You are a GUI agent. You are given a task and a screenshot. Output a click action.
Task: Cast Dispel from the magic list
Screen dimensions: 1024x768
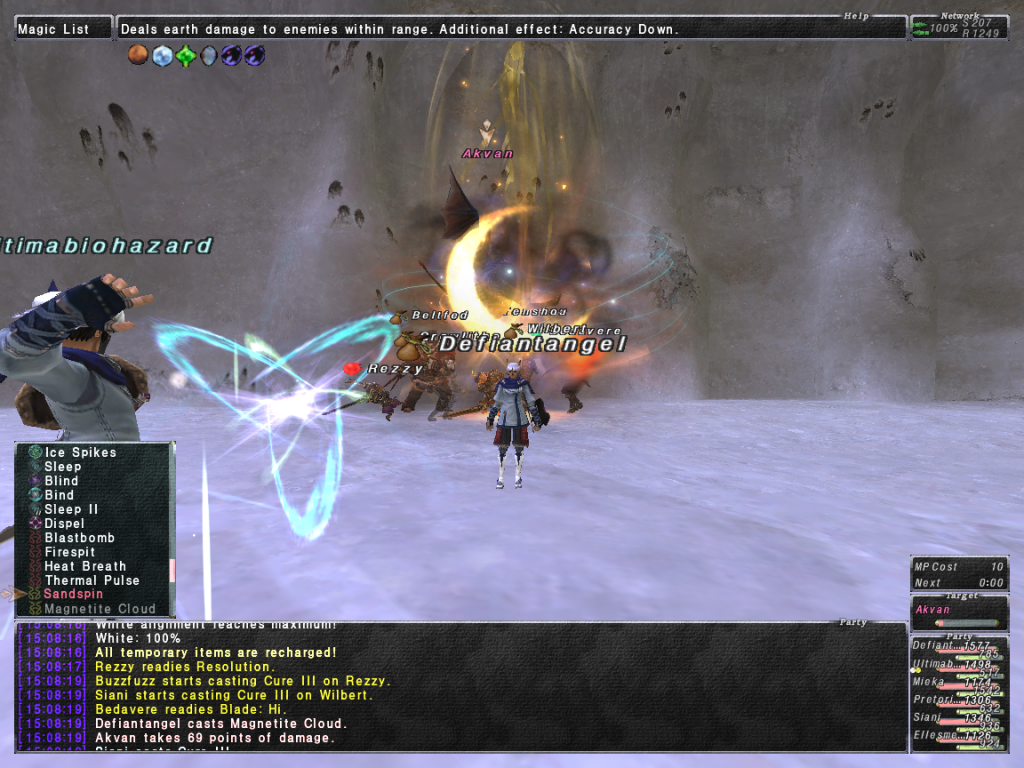[64, 523]
